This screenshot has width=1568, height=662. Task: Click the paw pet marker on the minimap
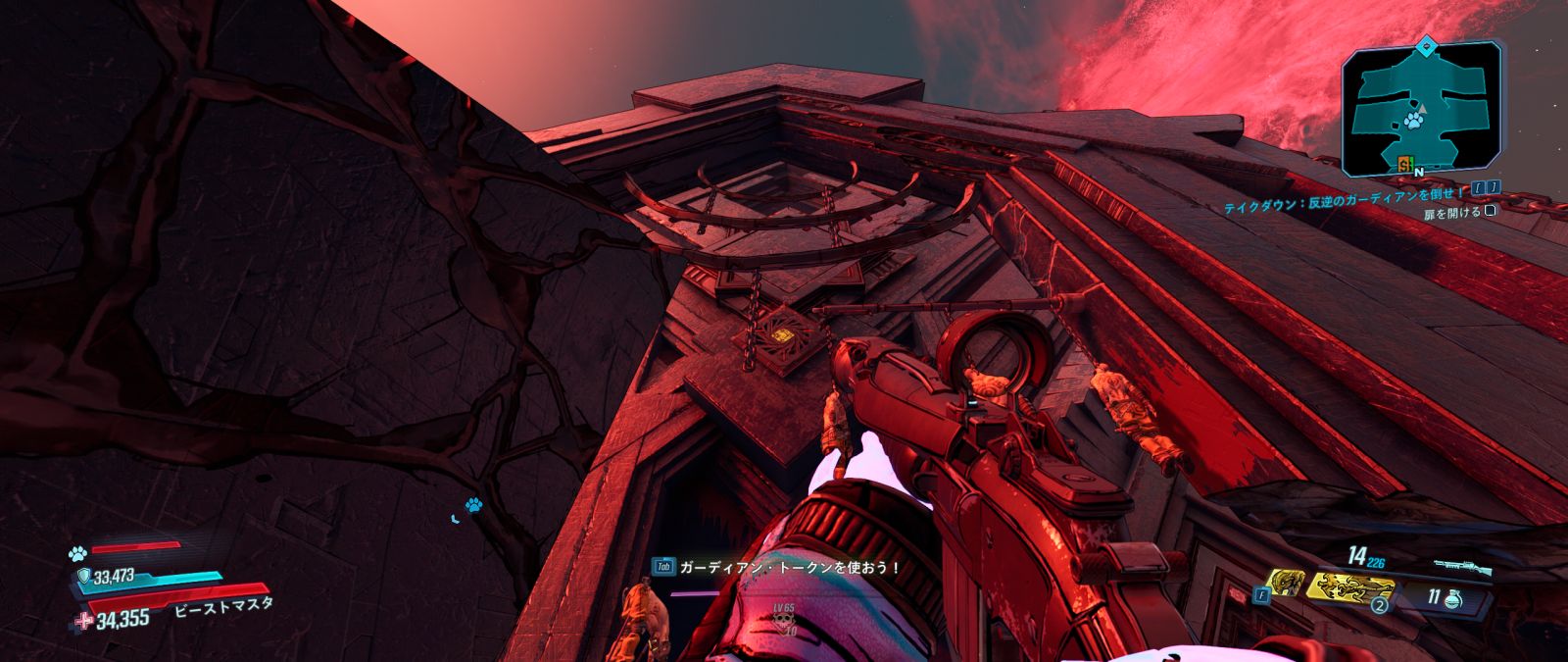pos(1413,120)
